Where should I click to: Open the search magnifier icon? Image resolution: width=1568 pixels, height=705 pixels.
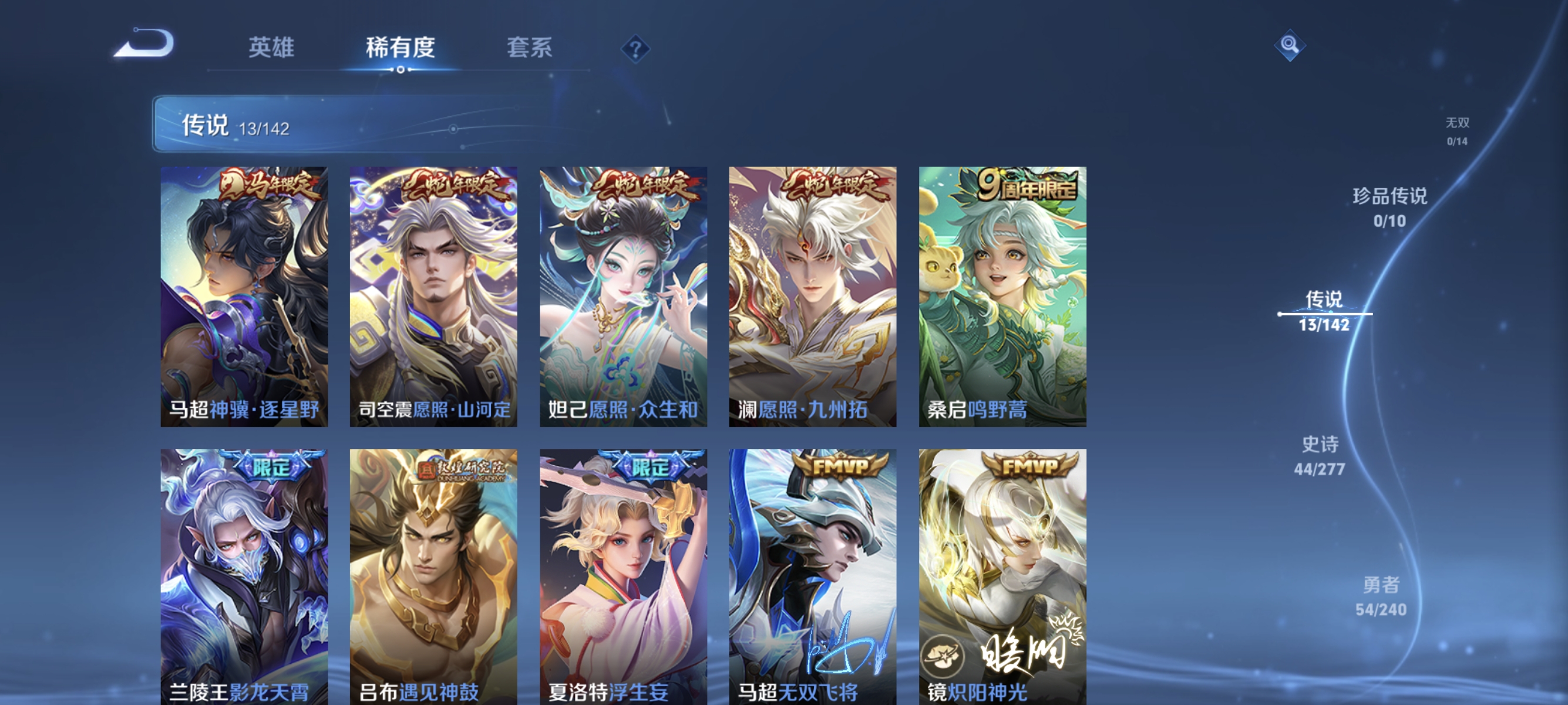pyautogui.click(x=1290, y=45)
